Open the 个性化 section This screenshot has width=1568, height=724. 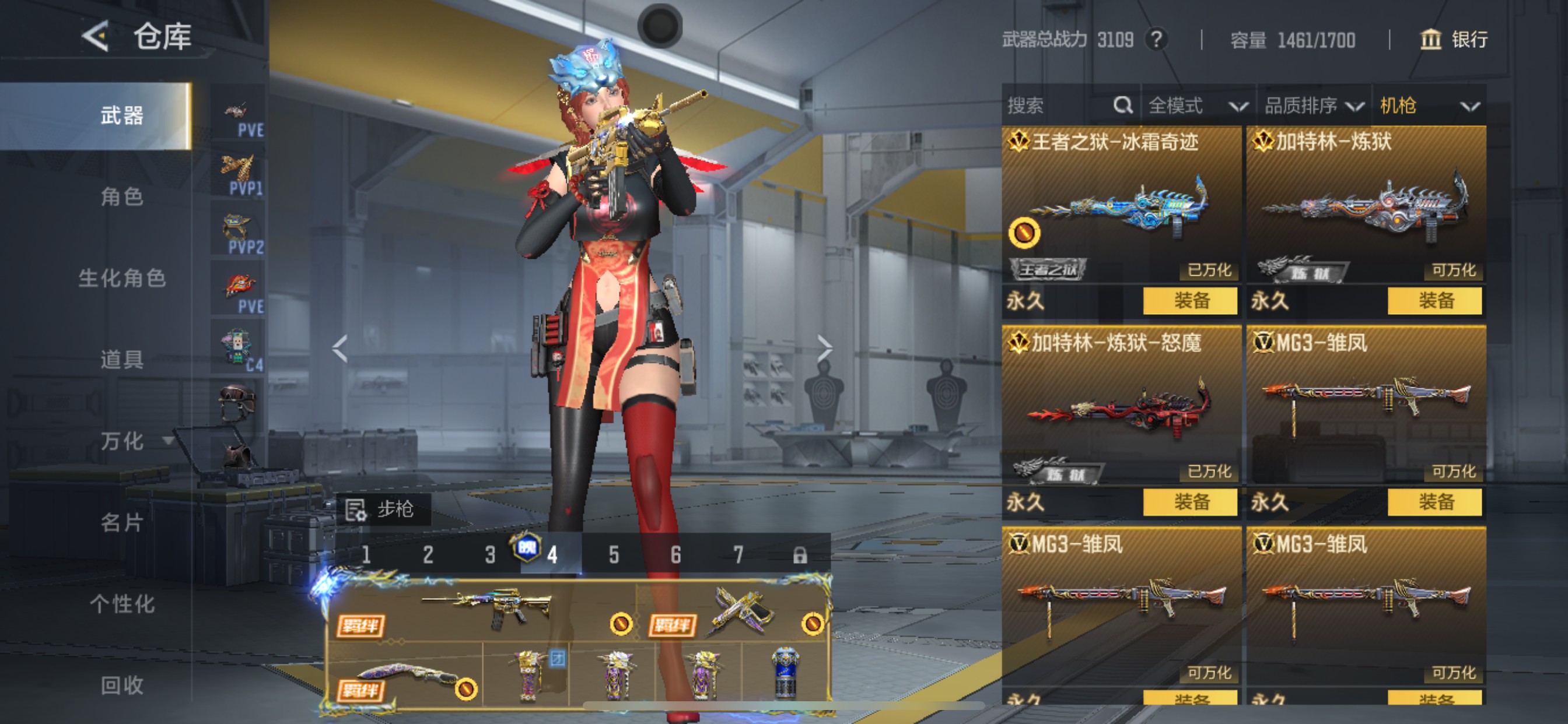[122, 603]
